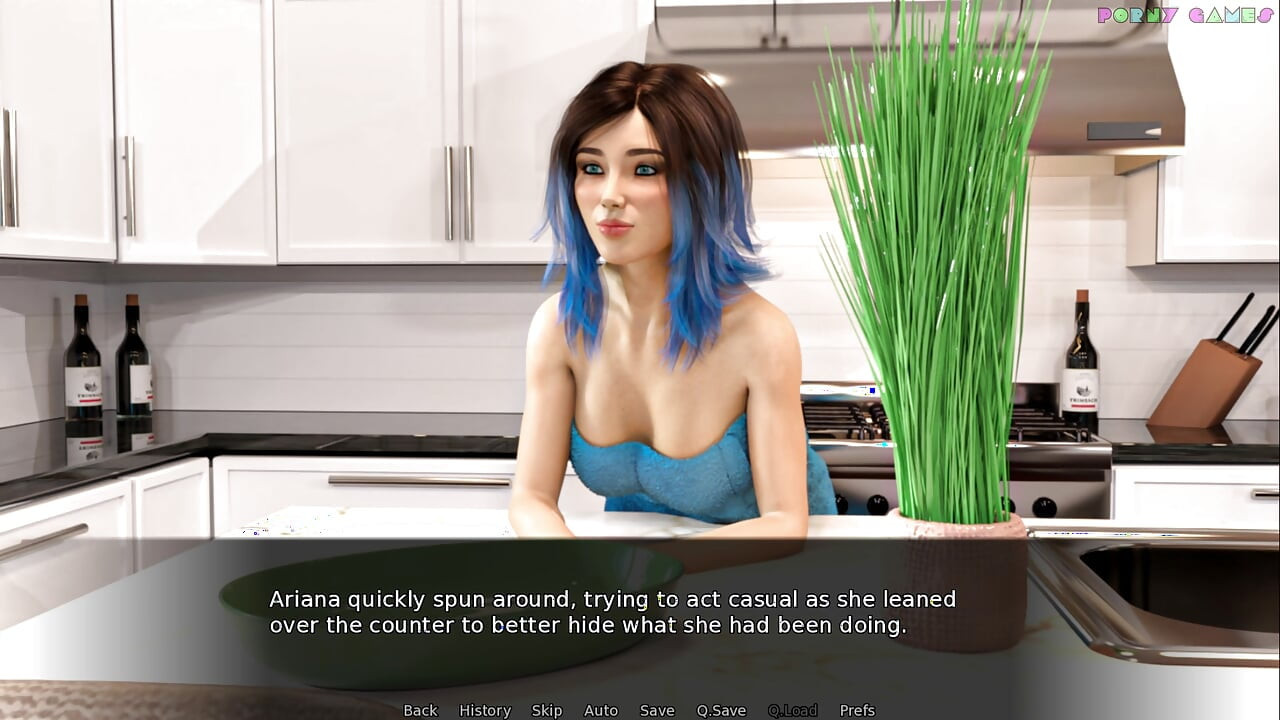Open the Save screen

[656, 710]
